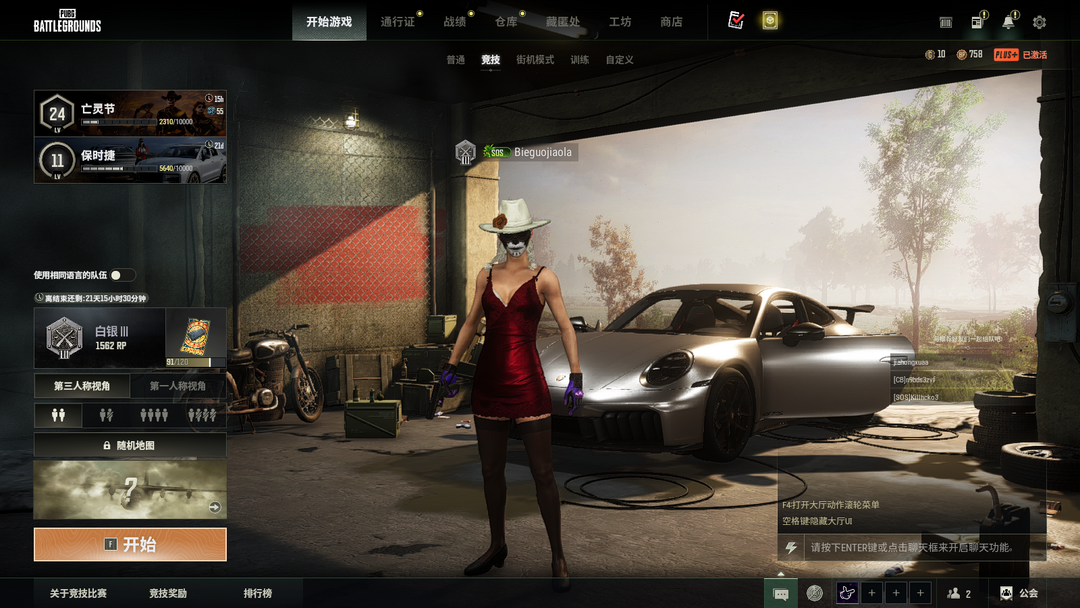Open the 随机地图 map selection
1080x608 pixels.
point(130,445)
